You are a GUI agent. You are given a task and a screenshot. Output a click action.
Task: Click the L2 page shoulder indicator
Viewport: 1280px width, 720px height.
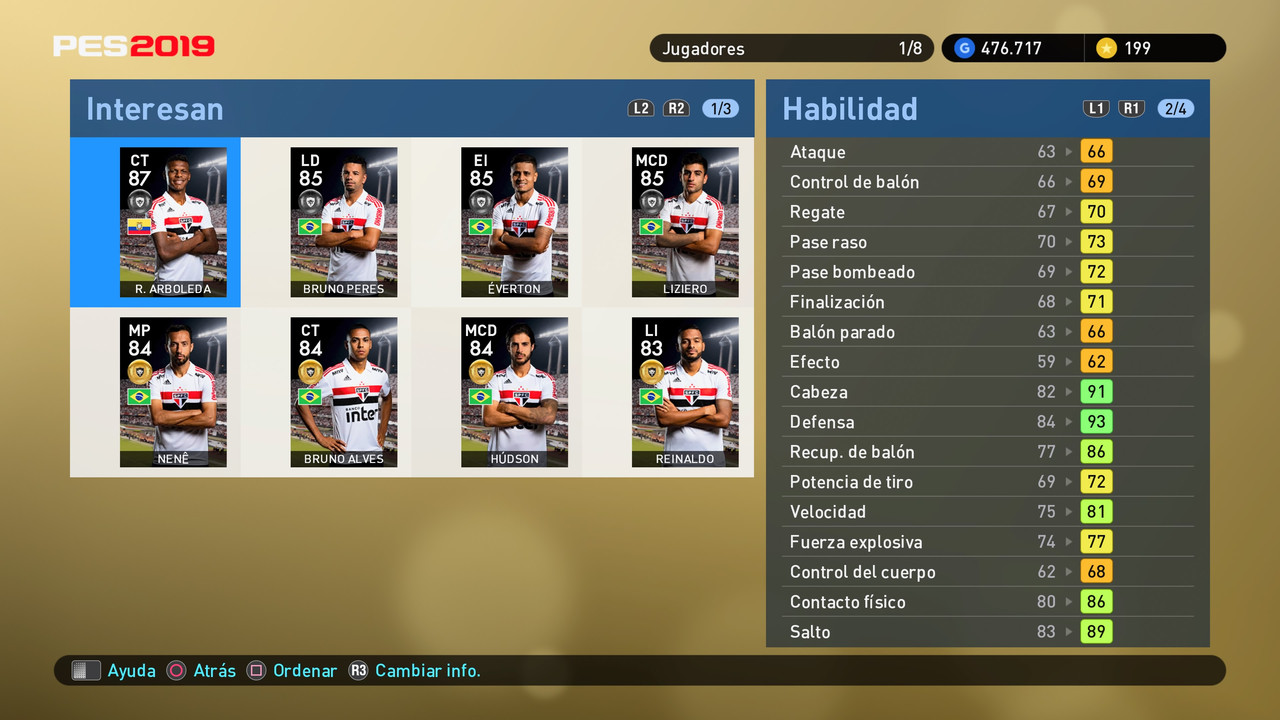click(641, 108)
